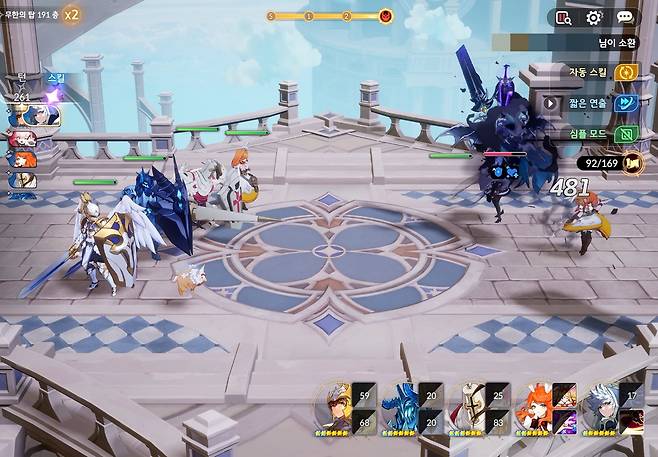Select the golden helmet knight portrait
The image size is (658, 457).
pos(333,404)
